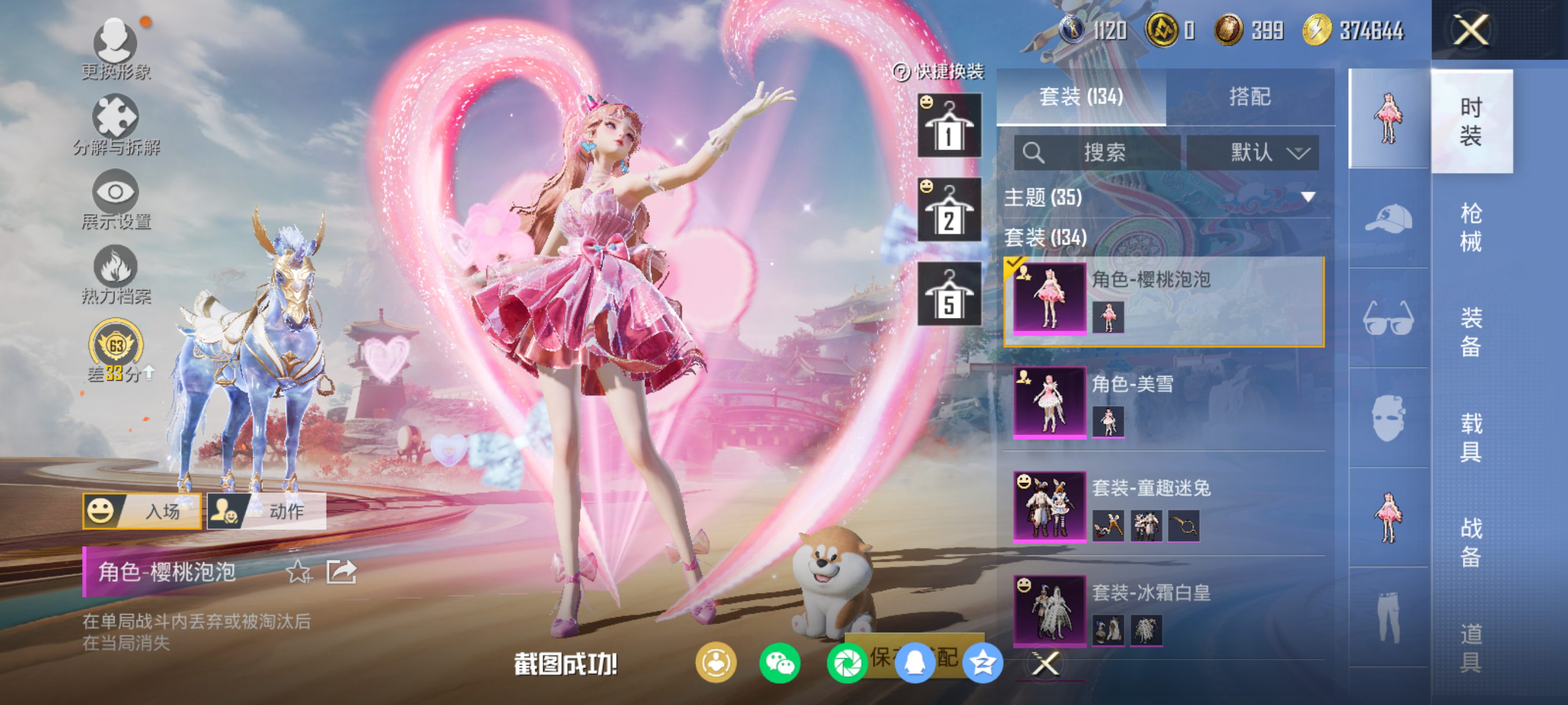Viewport: 1568px width, 705px height.
Task: Select the 角色-美雪 outfit row
Action: coord(1164,402)
